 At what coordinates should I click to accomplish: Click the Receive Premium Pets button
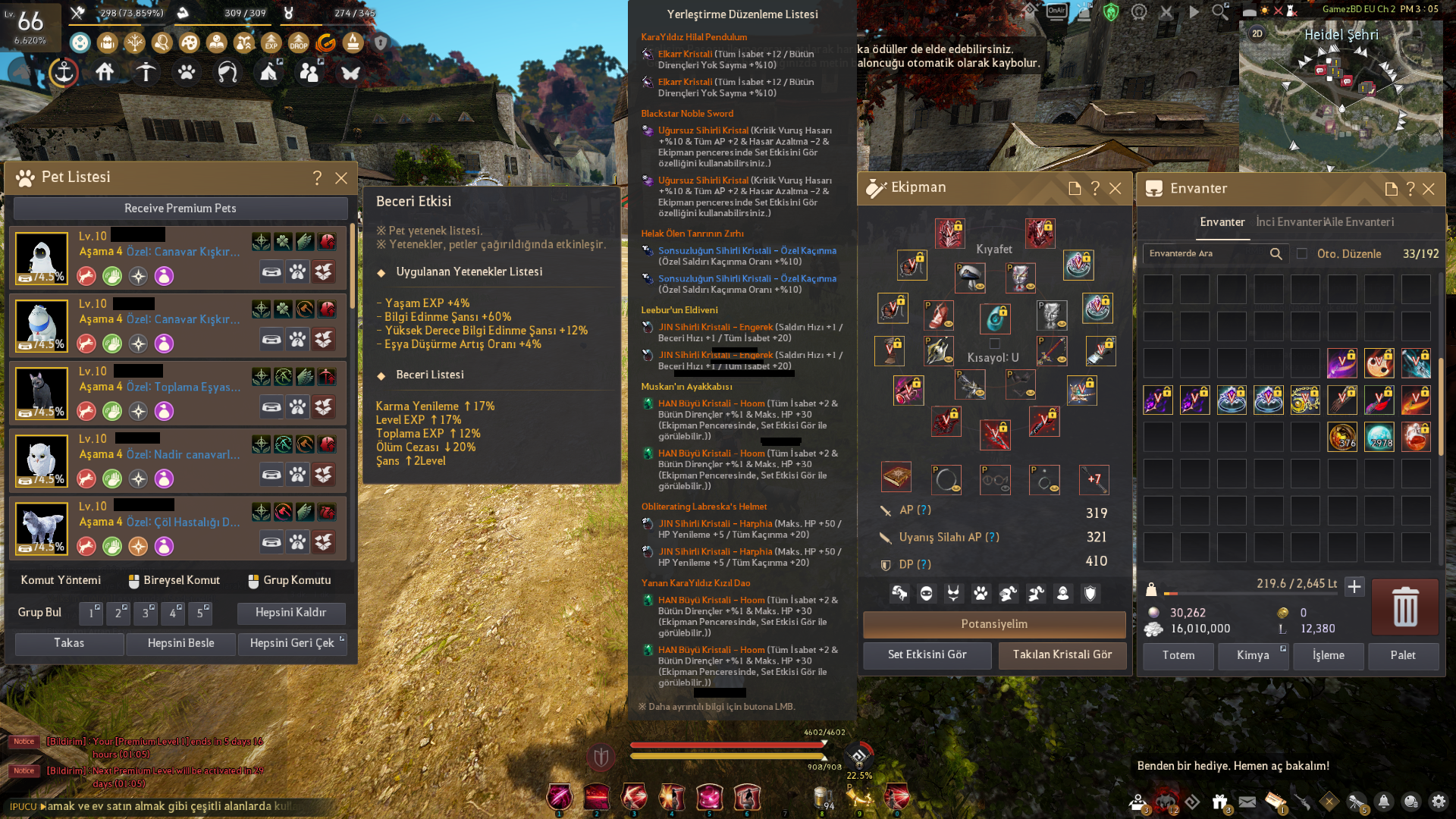point(180,208)
